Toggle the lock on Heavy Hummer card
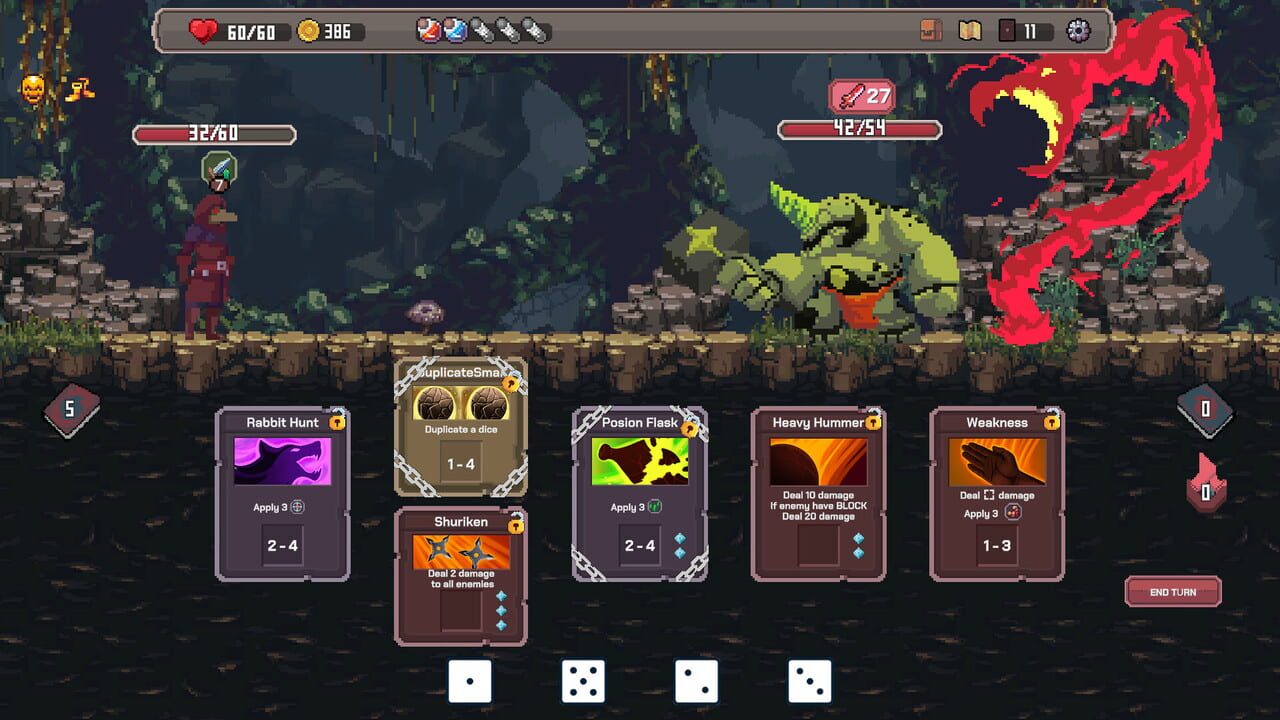 pos(873,422)
